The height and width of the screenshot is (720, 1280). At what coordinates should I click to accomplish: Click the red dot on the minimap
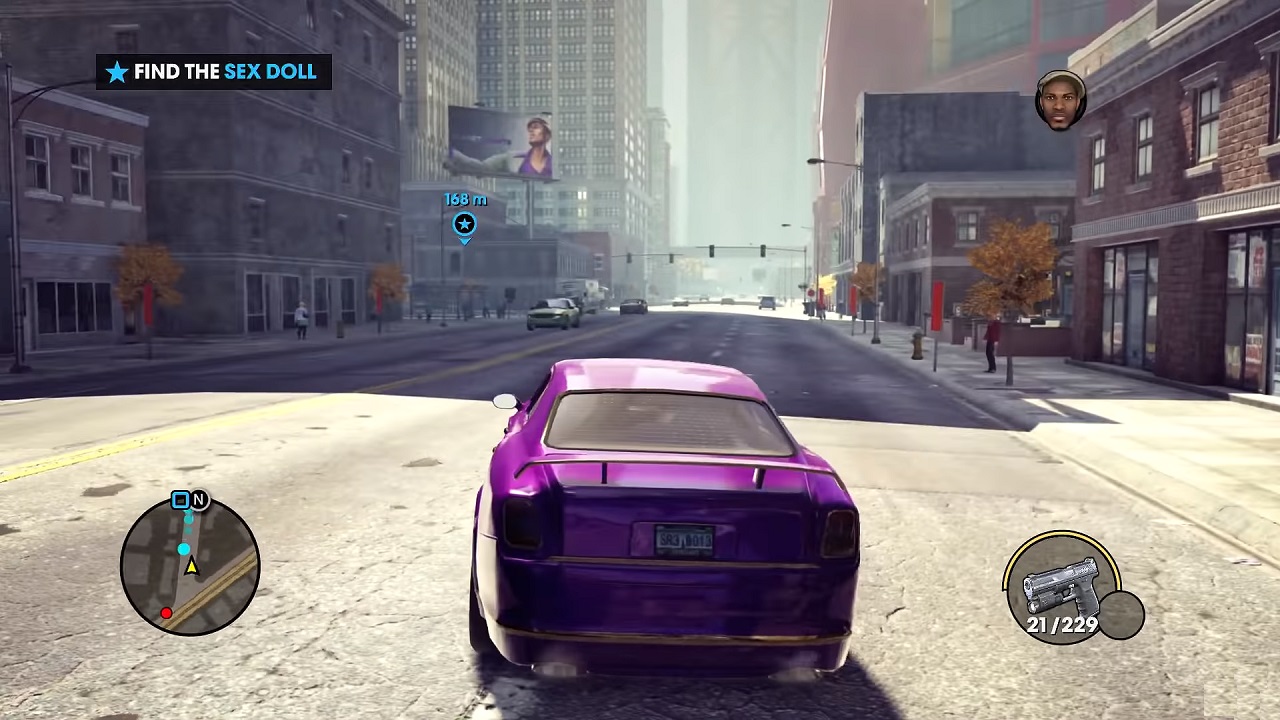click(x=166, y=613)
